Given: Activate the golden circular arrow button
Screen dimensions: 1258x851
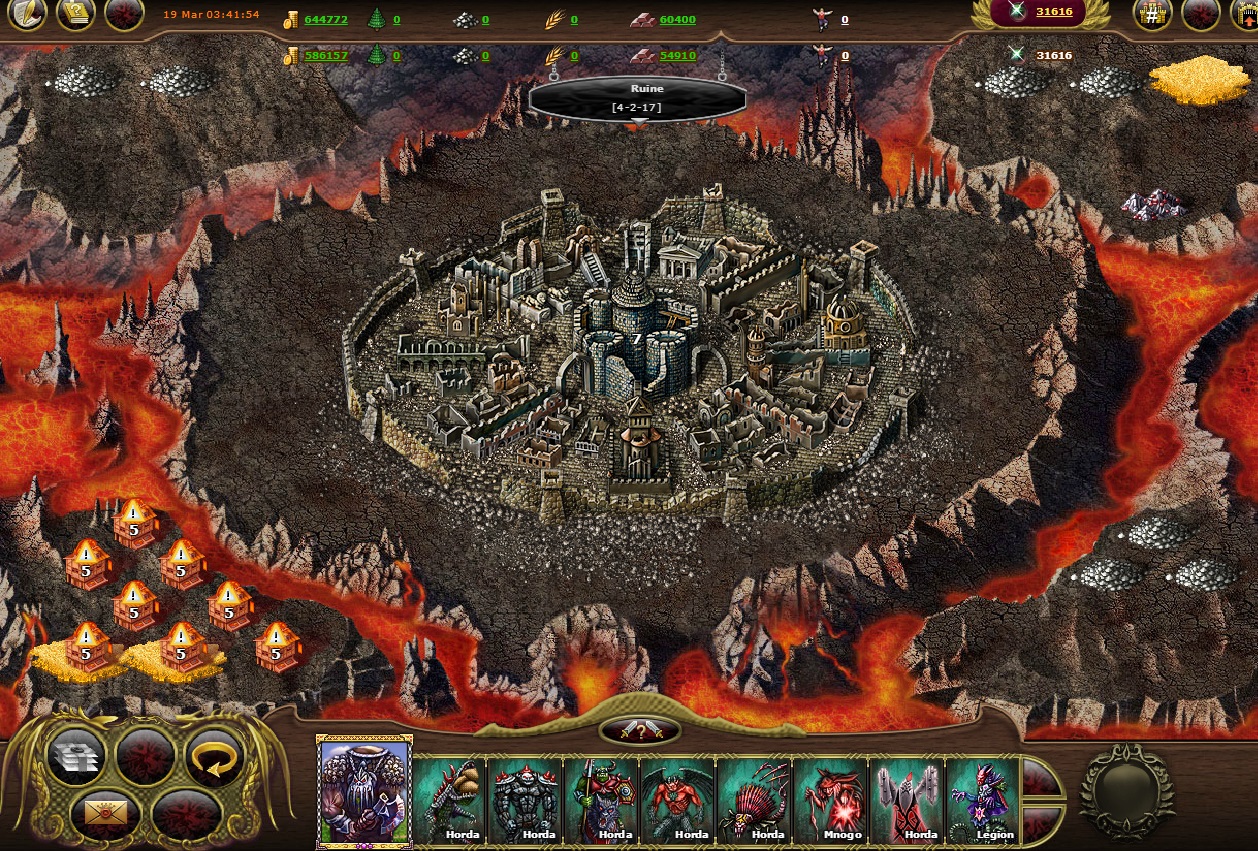Looking at the screenshot, I should 215,757.
